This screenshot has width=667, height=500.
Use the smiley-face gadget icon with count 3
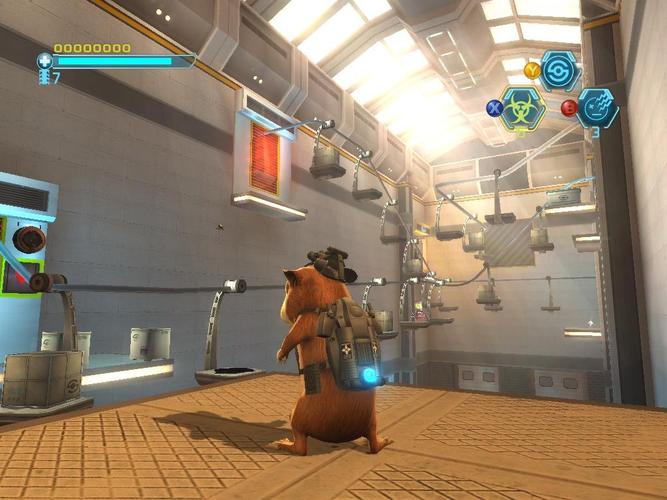[x=598, y=107]
